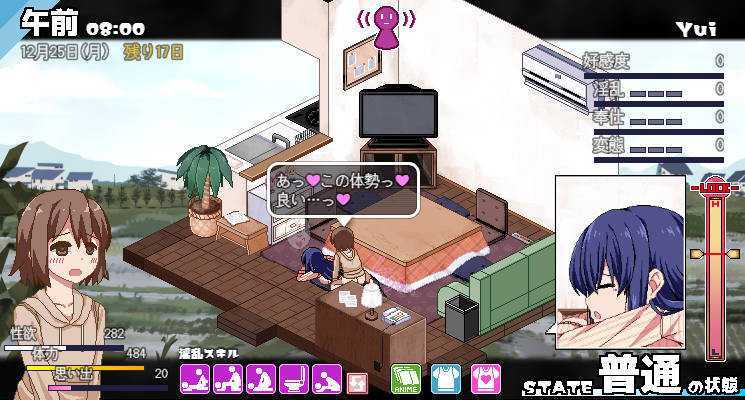Screen dimensions: 745x400
Task: Activate the toilet skill icon
Action: (x=294, y=378)
